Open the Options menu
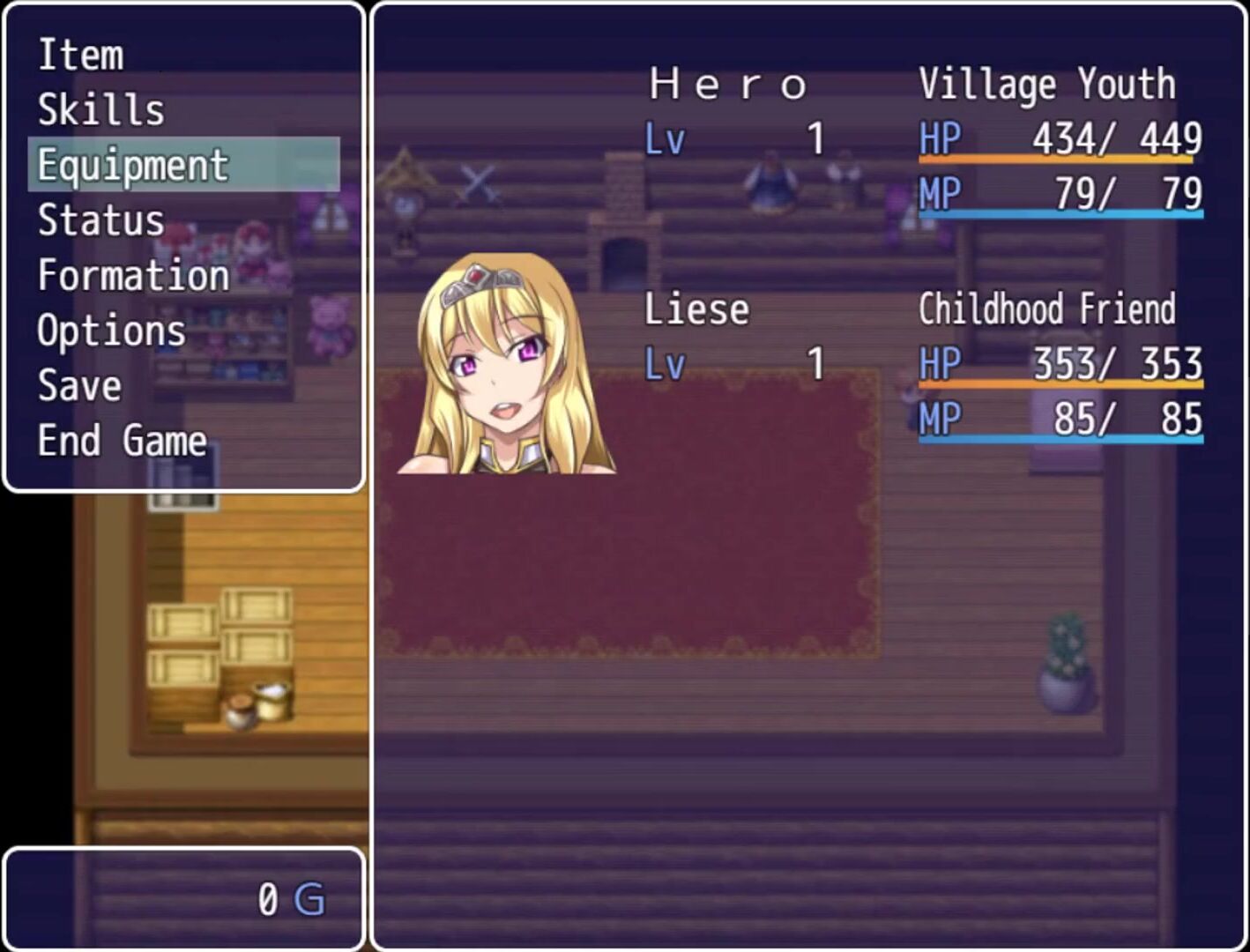The image size is (1250, 952). [x=112, y=331]
